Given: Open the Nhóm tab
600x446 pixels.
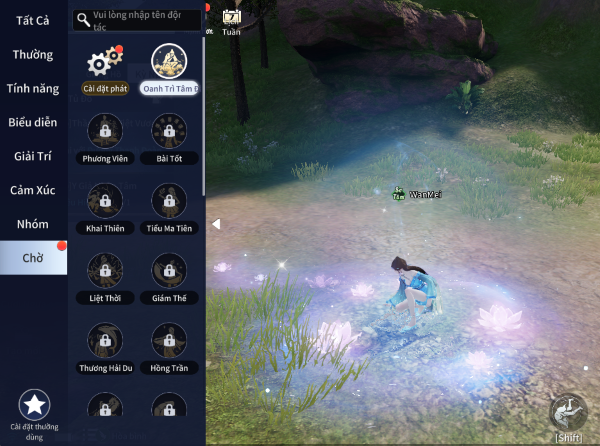Looking at the screenshot, I should (x=33, y=224).
